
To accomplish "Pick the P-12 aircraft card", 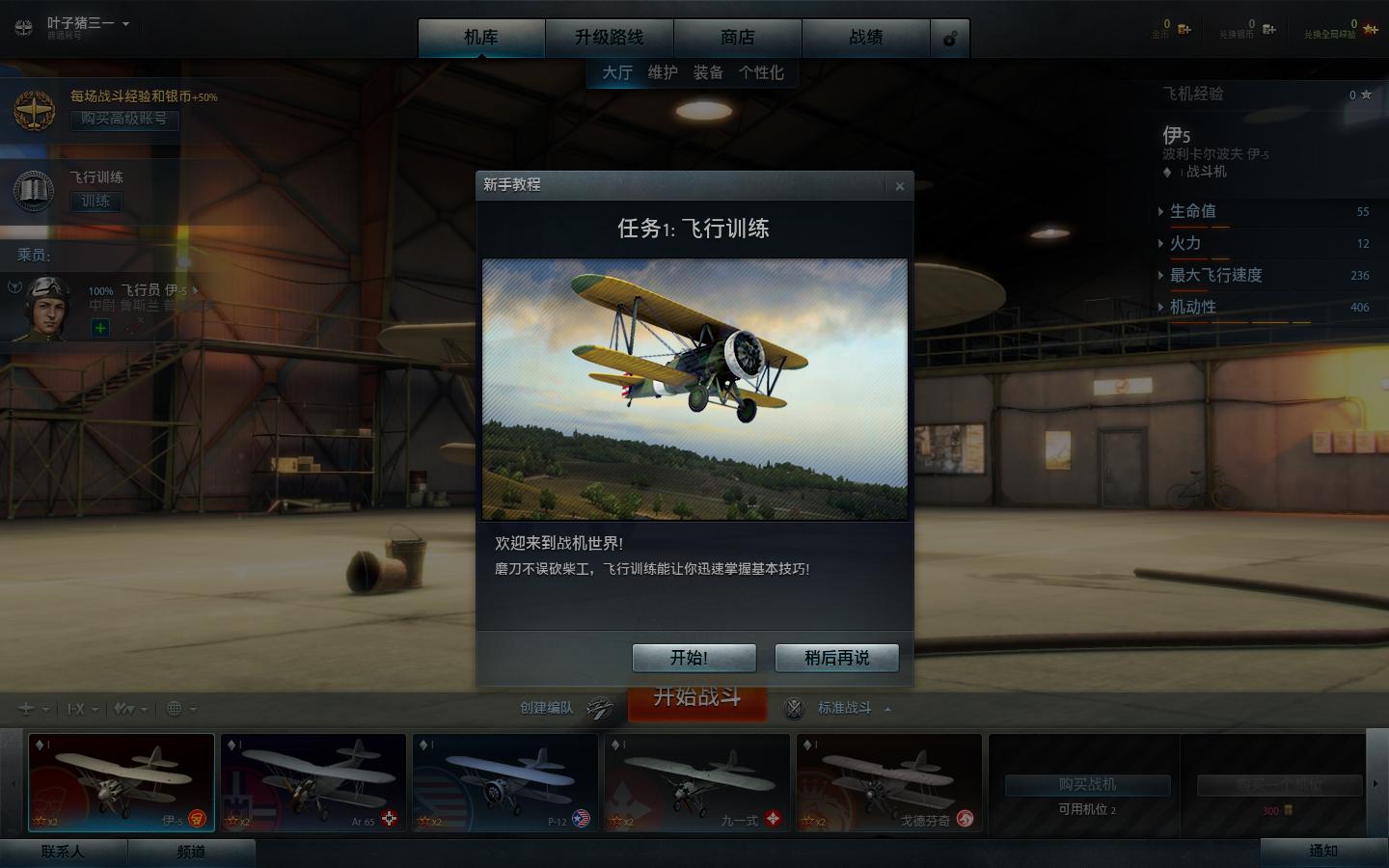I will pyautogui.click(x=504, y=782).
